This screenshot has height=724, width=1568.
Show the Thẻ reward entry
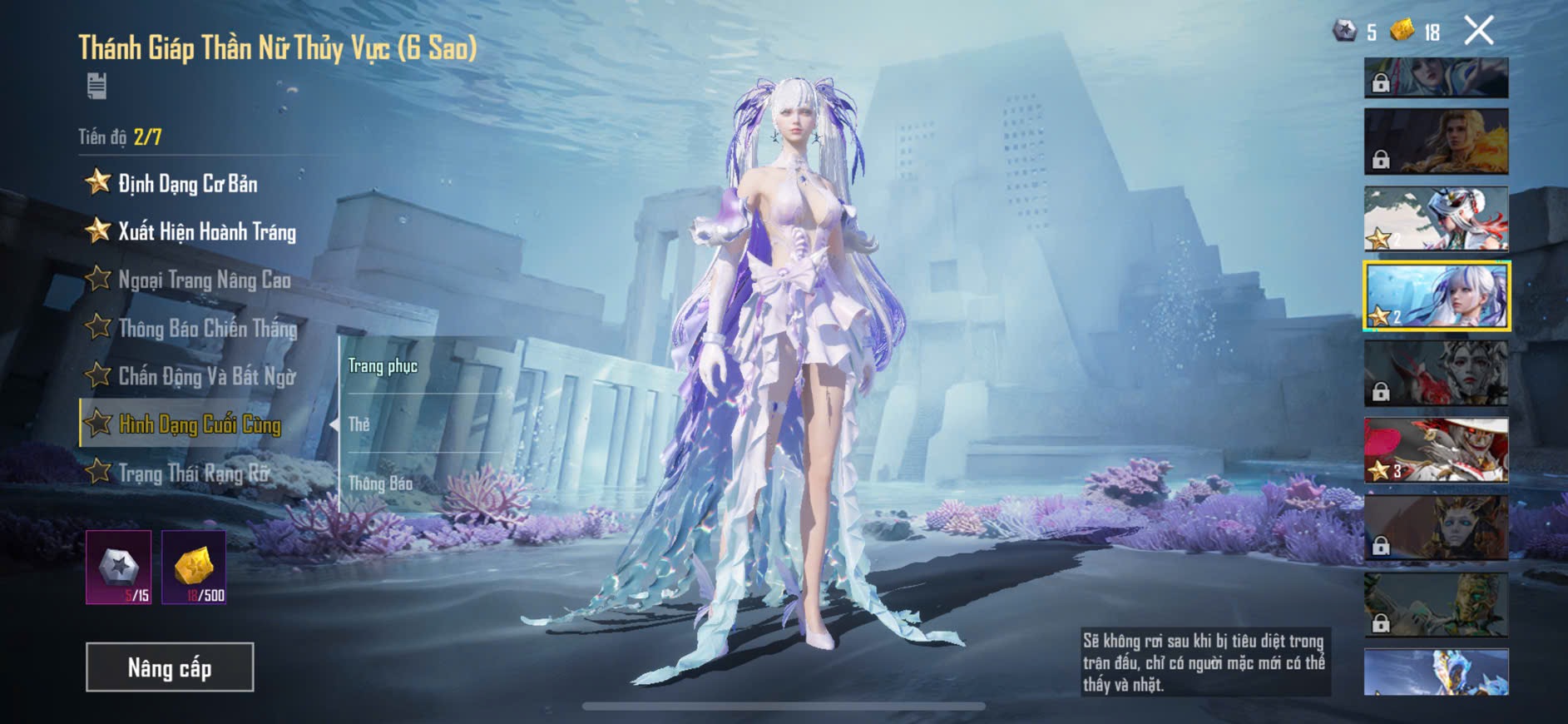tap(359, 424)
